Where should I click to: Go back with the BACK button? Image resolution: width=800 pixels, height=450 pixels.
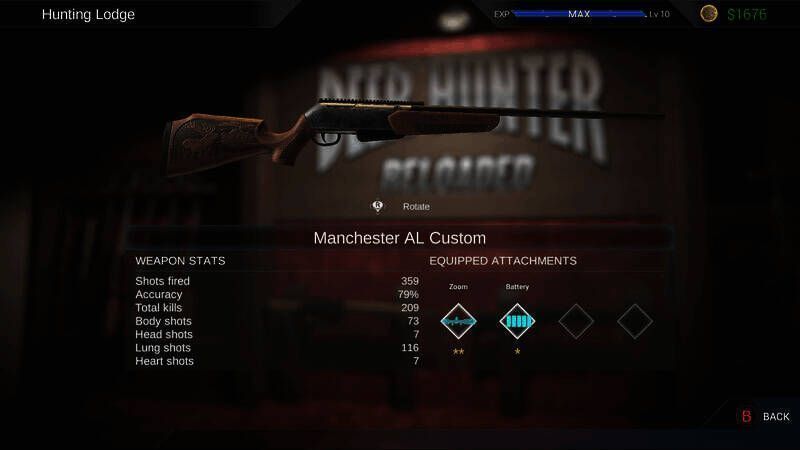click(x=766, y=416)
